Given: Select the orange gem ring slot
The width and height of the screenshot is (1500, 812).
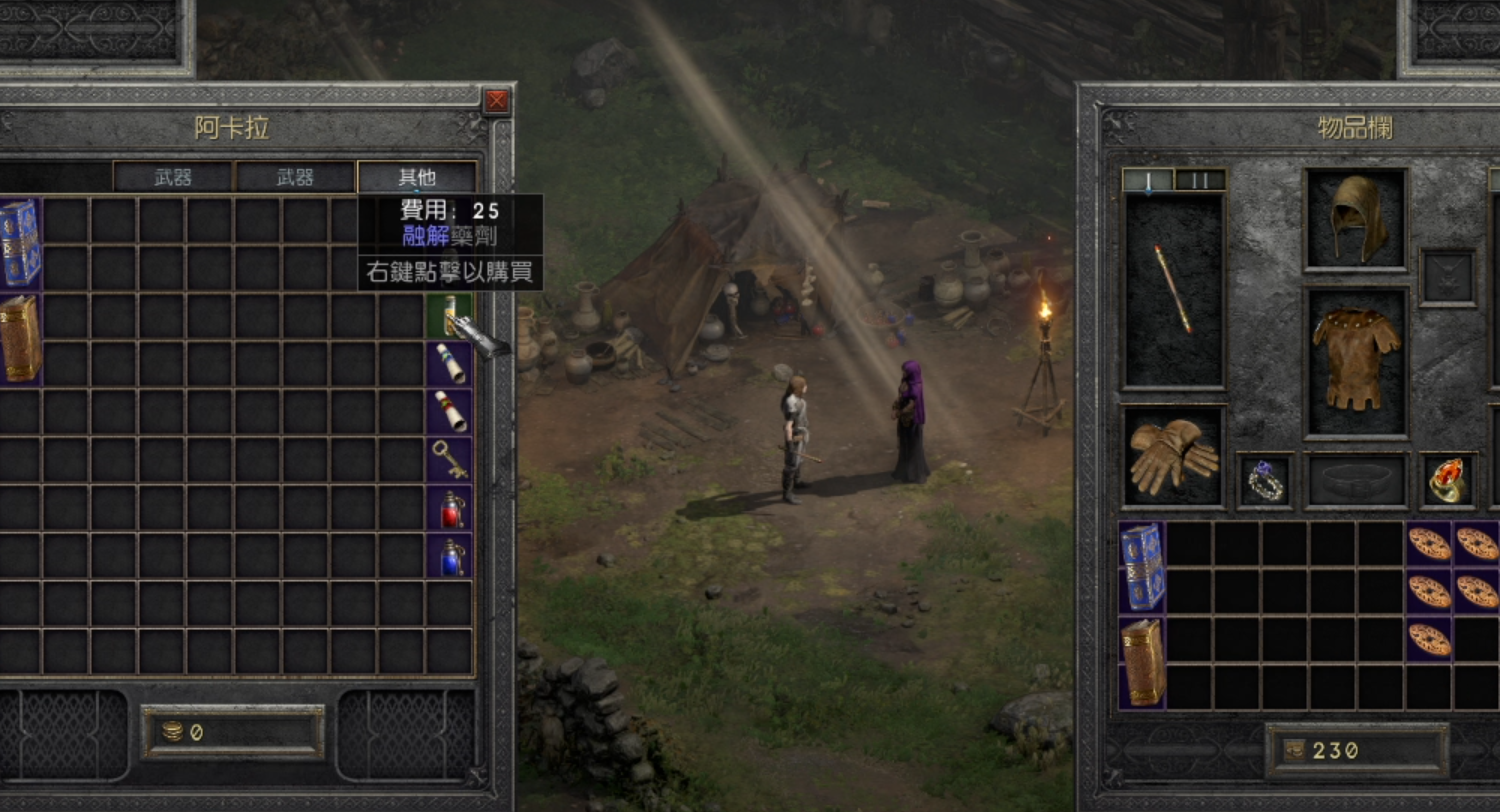Looking at the screenshot, I should [x=1447, y=481].
